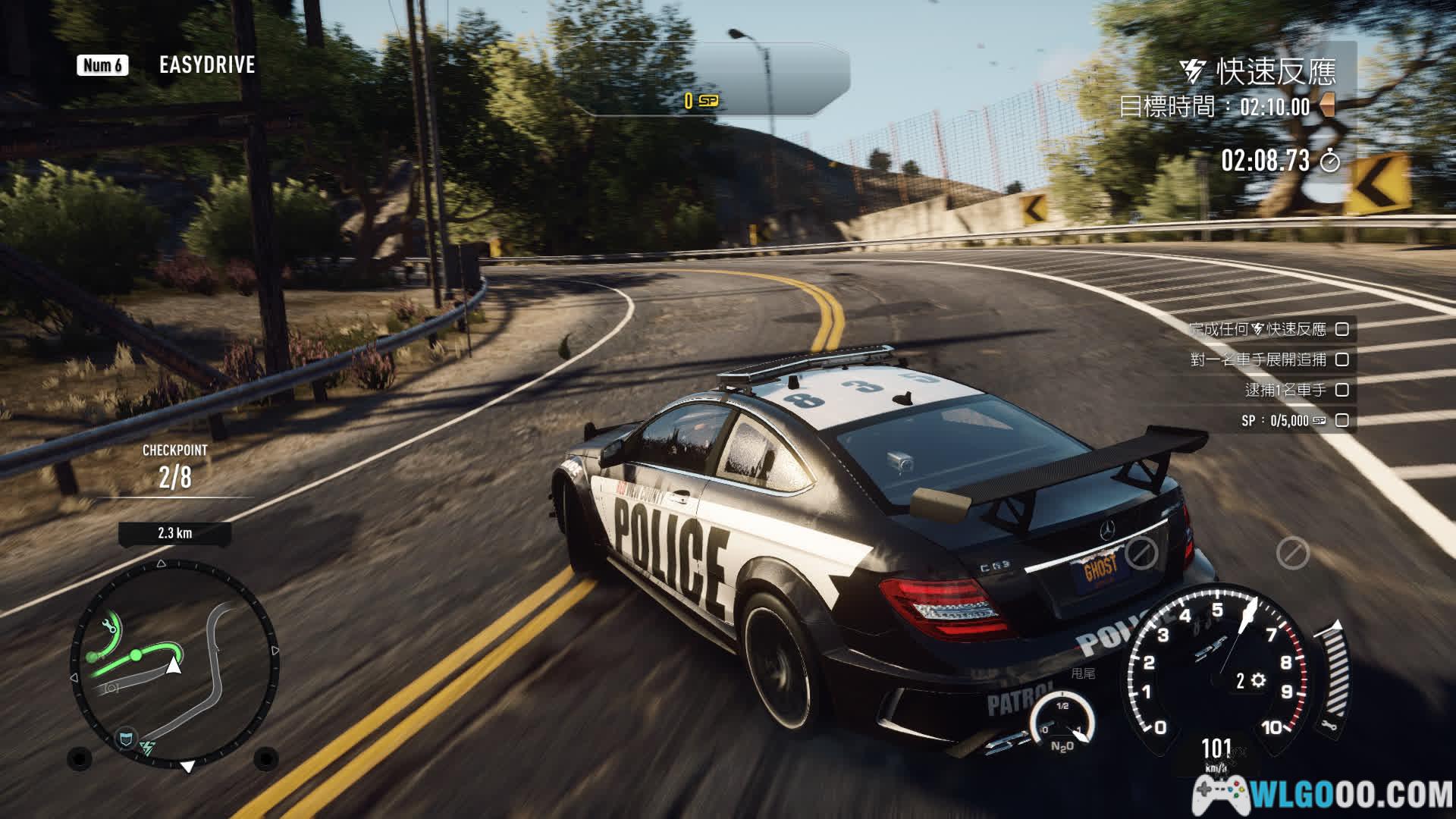Open the WLGOOO.COM watermark link
Screen dimensions: 1456x819
click(x=1323, y=795)
